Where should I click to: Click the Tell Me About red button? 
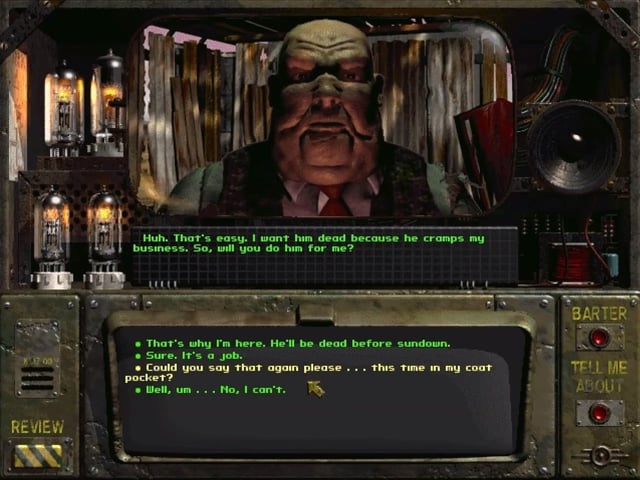(x=599, y=413)
